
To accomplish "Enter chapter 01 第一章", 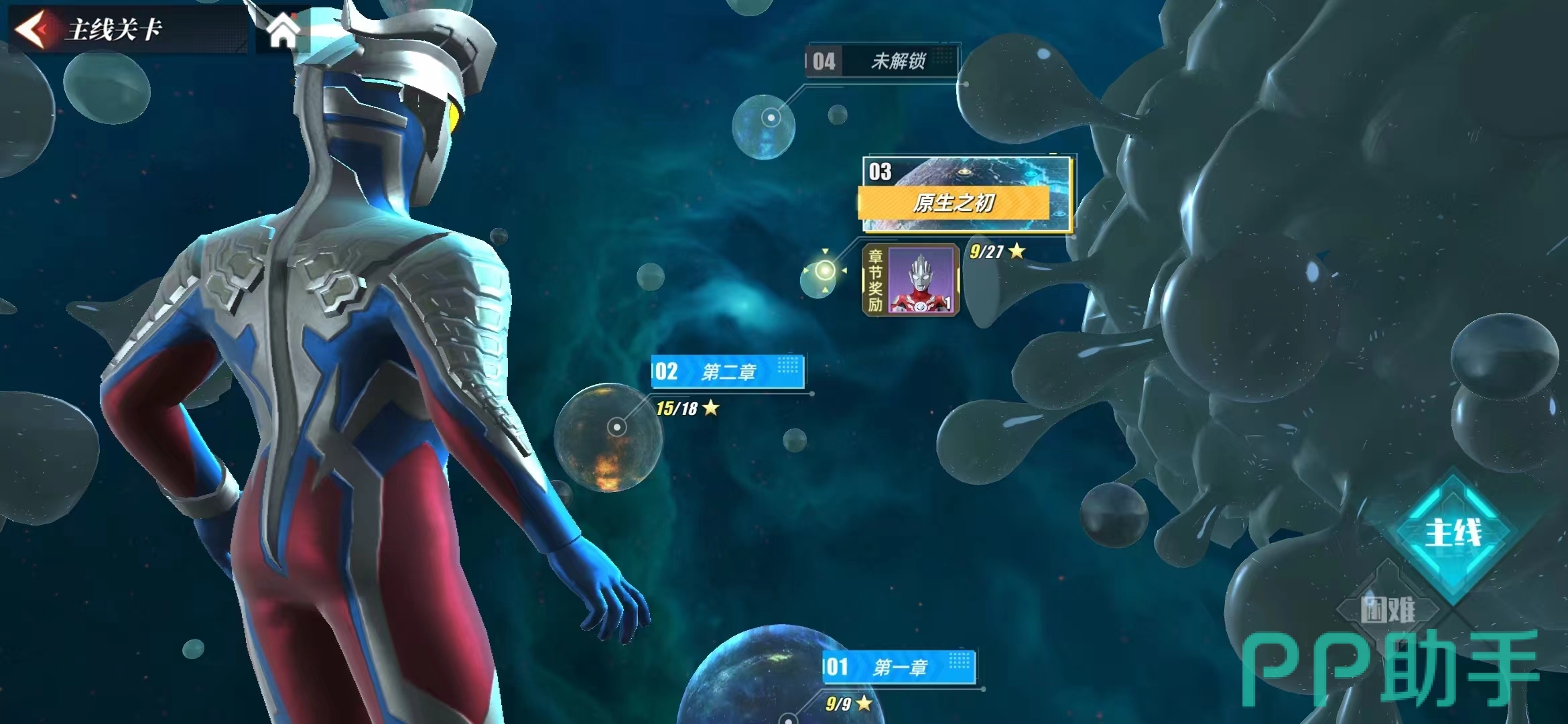I will coord(899,667).
